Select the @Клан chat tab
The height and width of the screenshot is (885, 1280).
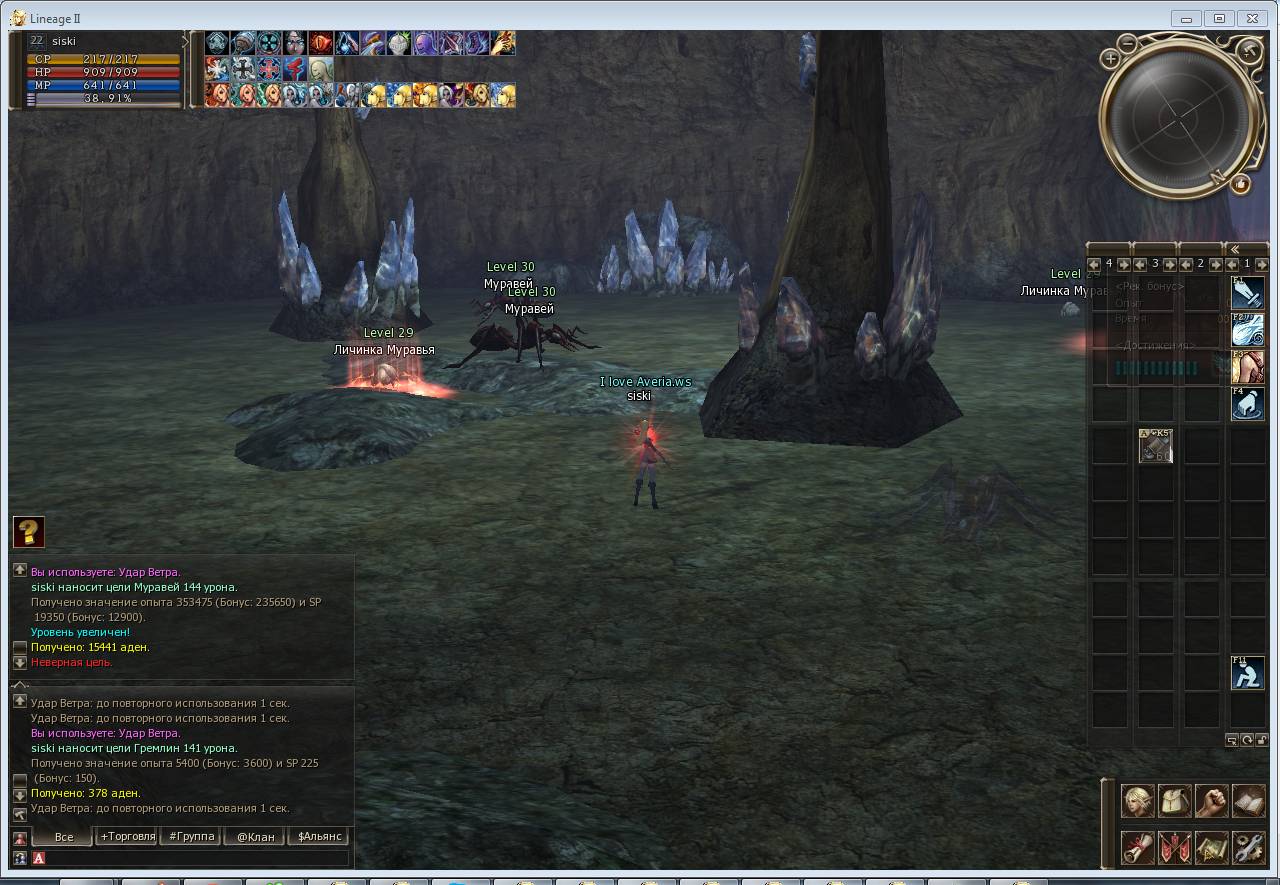tap(255, 837)
